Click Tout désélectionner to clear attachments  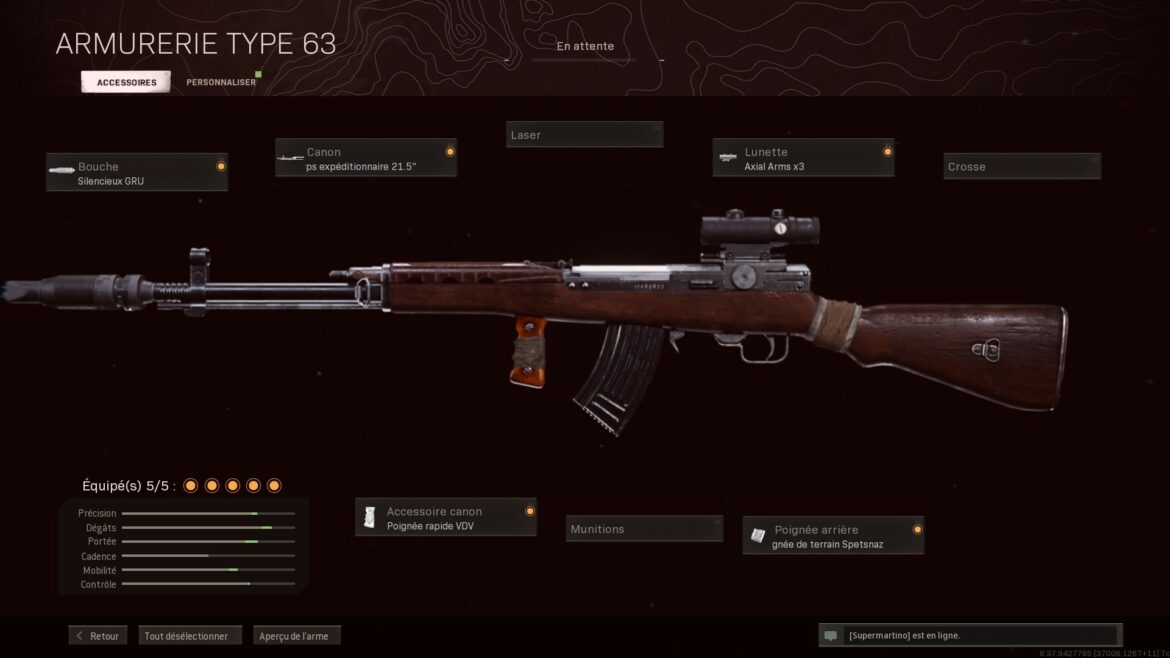190,635
